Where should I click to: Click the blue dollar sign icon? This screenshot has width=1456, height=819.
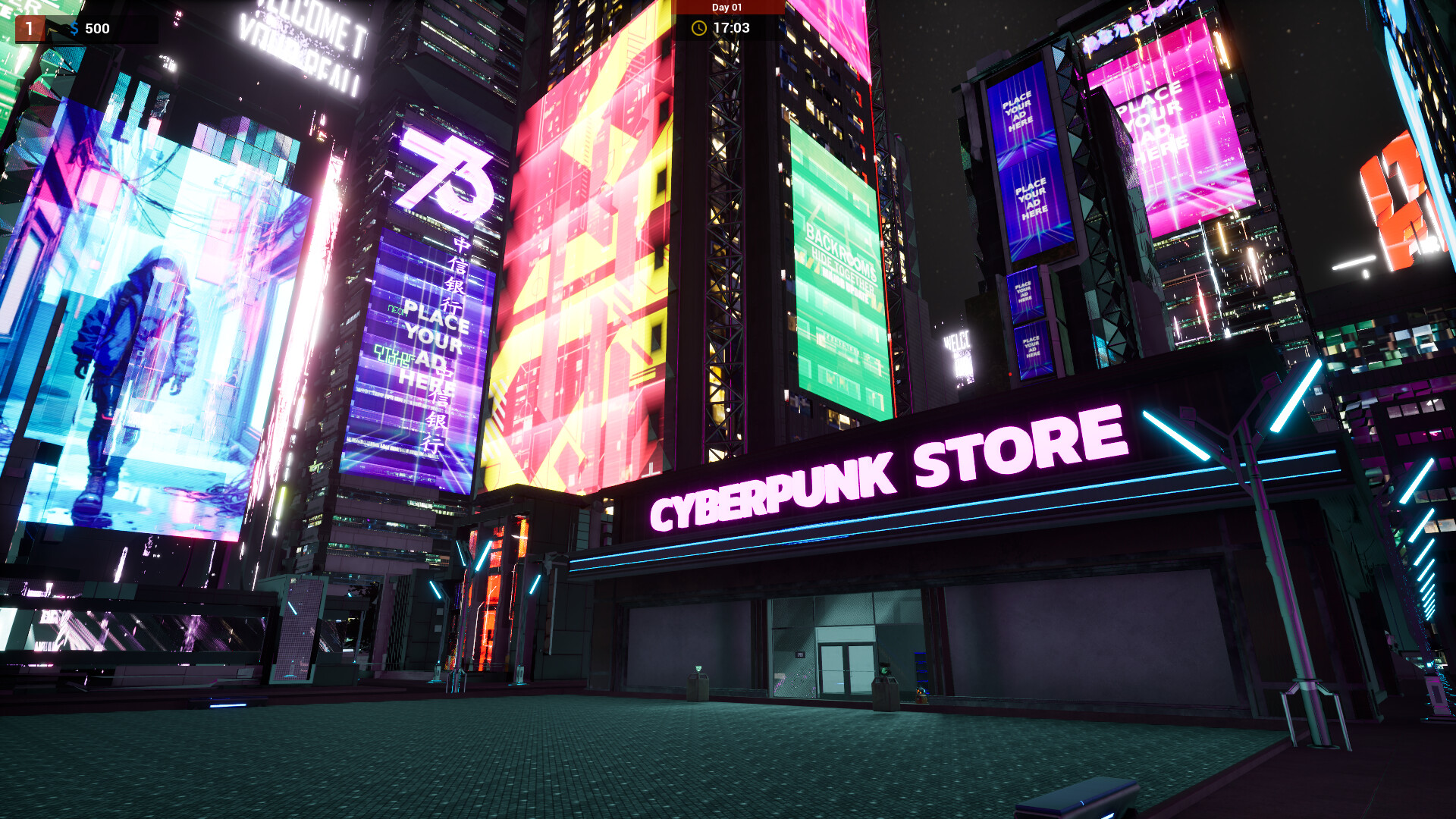pyautogui.click(x=74, y=29)
